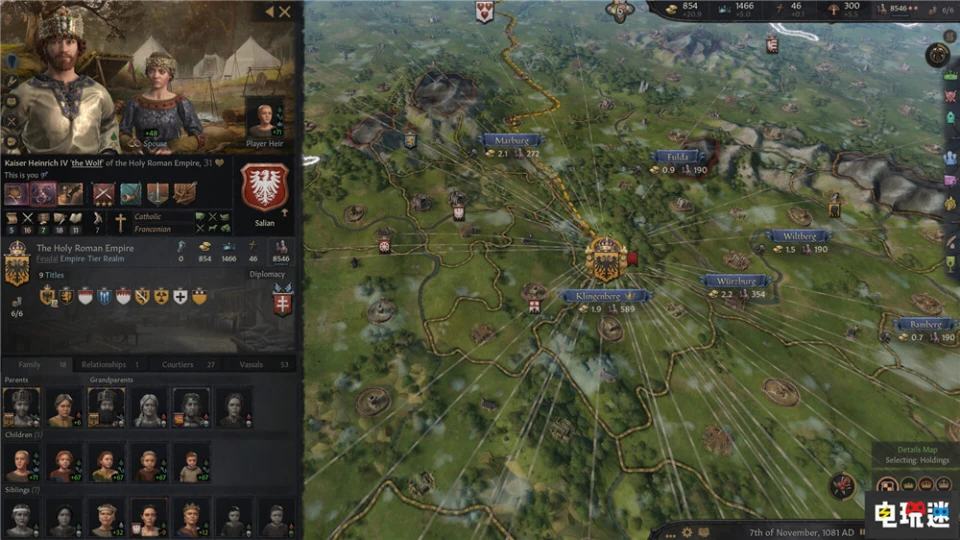Viewport: 960px width, 540px height.
Task: Open the Salian dynasty coat of arms
Action: pyautogui.click(x=265, y=187)
